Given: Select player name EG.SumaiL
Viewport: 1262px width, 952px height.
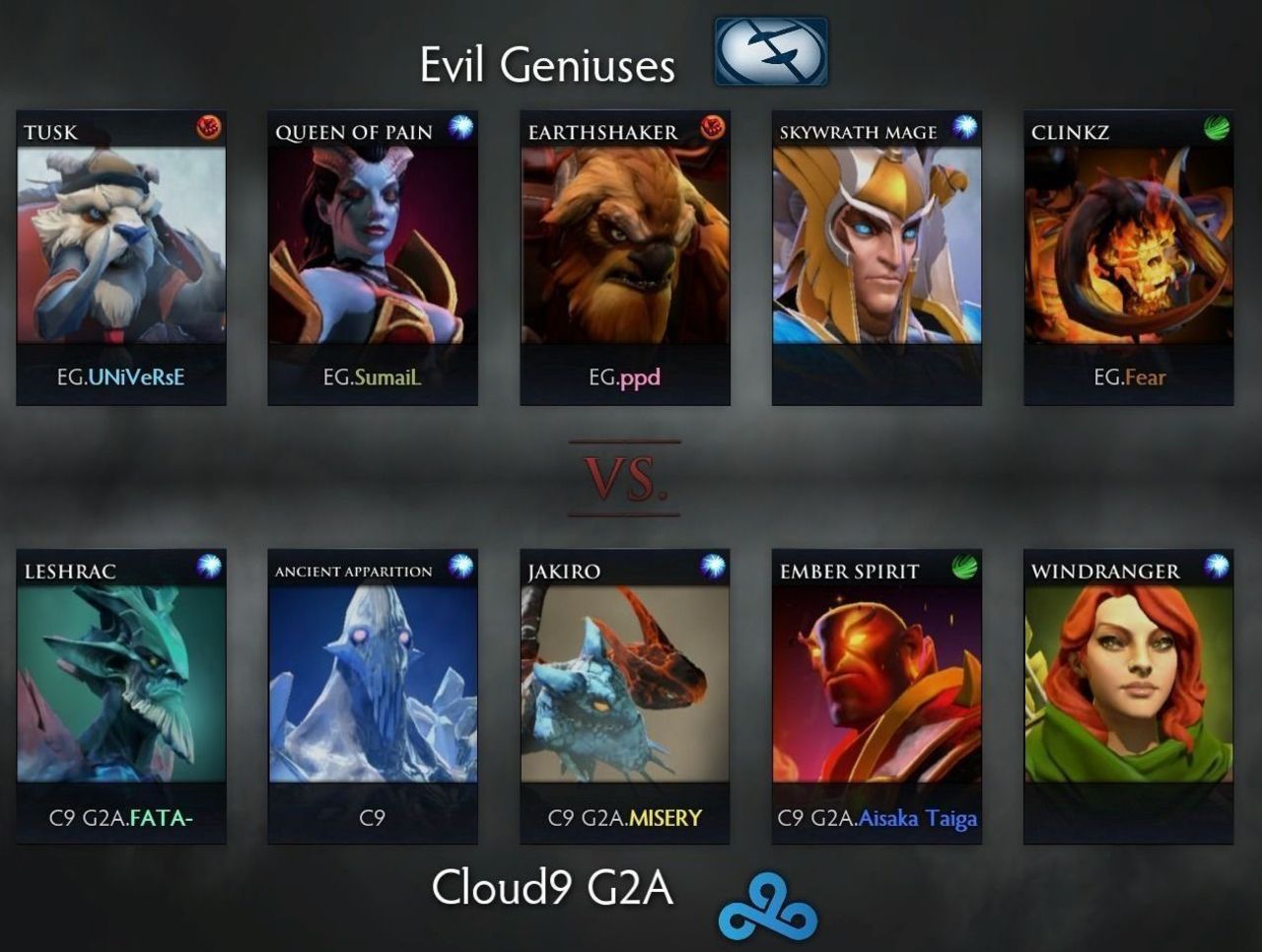Looking at the screenshot, I should pos(373,376).
